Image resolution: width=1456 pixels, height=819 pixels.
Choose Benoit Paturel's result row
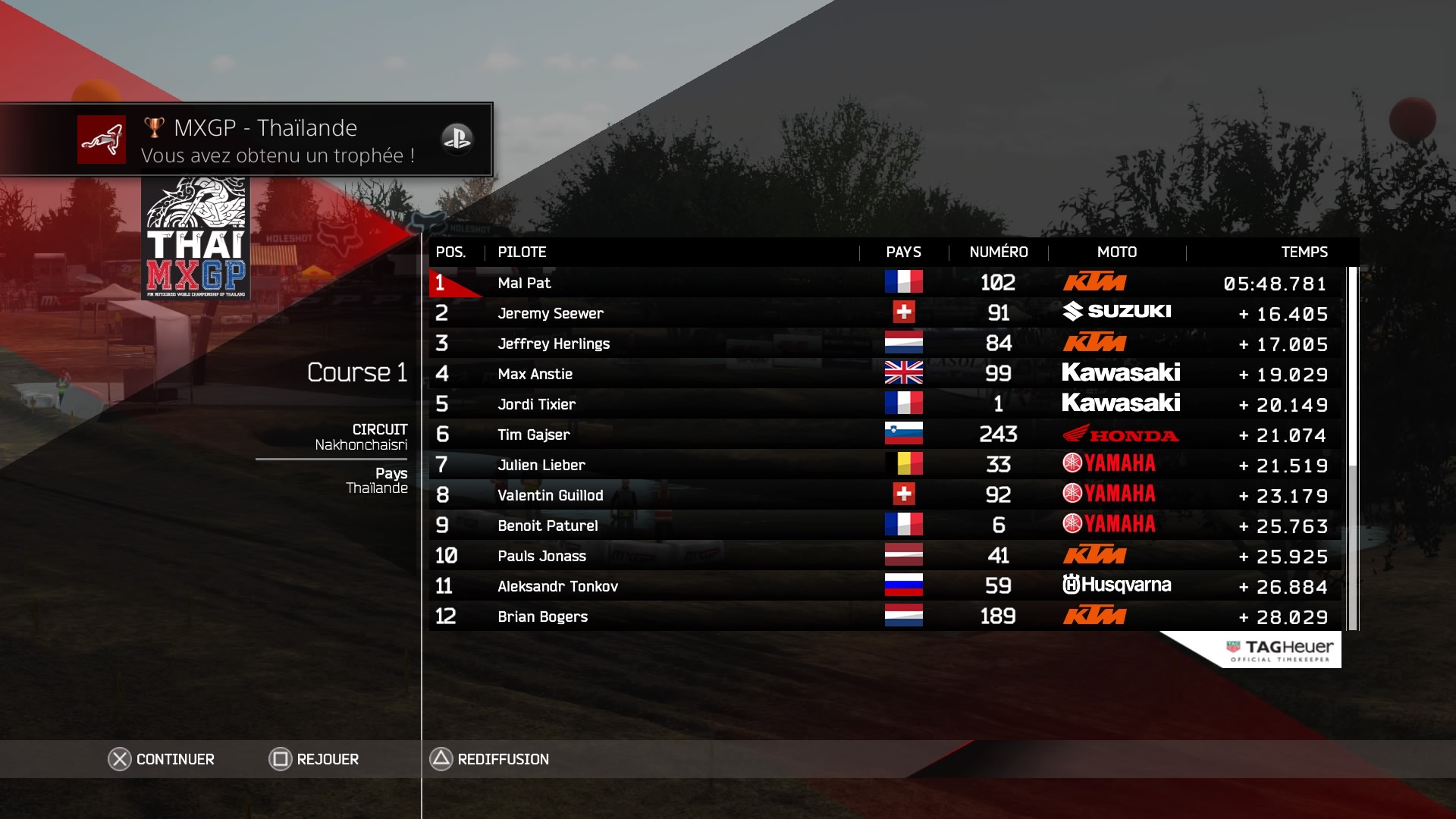click(x=884, y=526)
